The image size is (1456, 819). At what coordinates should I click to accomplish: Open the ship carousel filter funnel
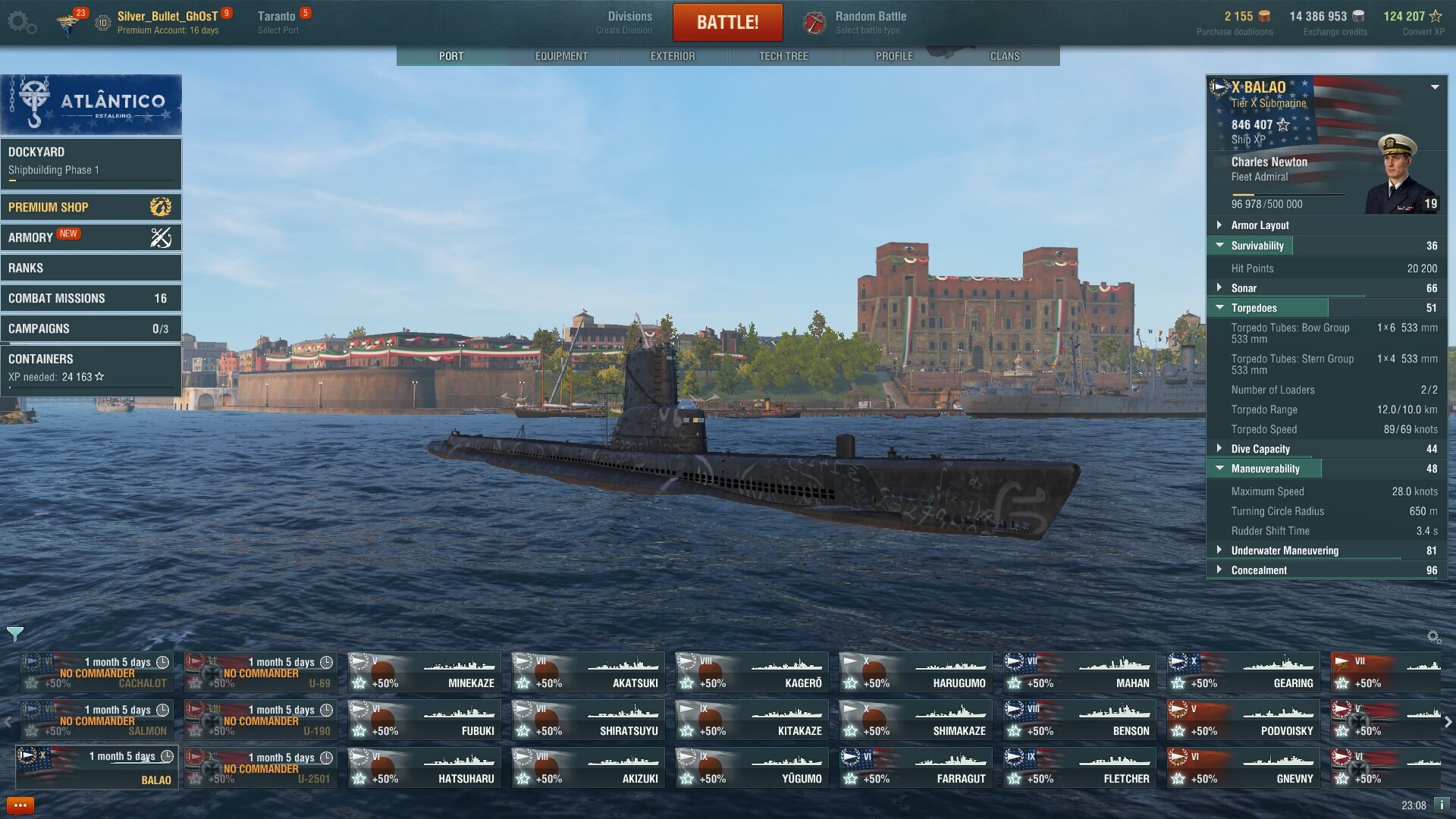(x=14, y=634)
